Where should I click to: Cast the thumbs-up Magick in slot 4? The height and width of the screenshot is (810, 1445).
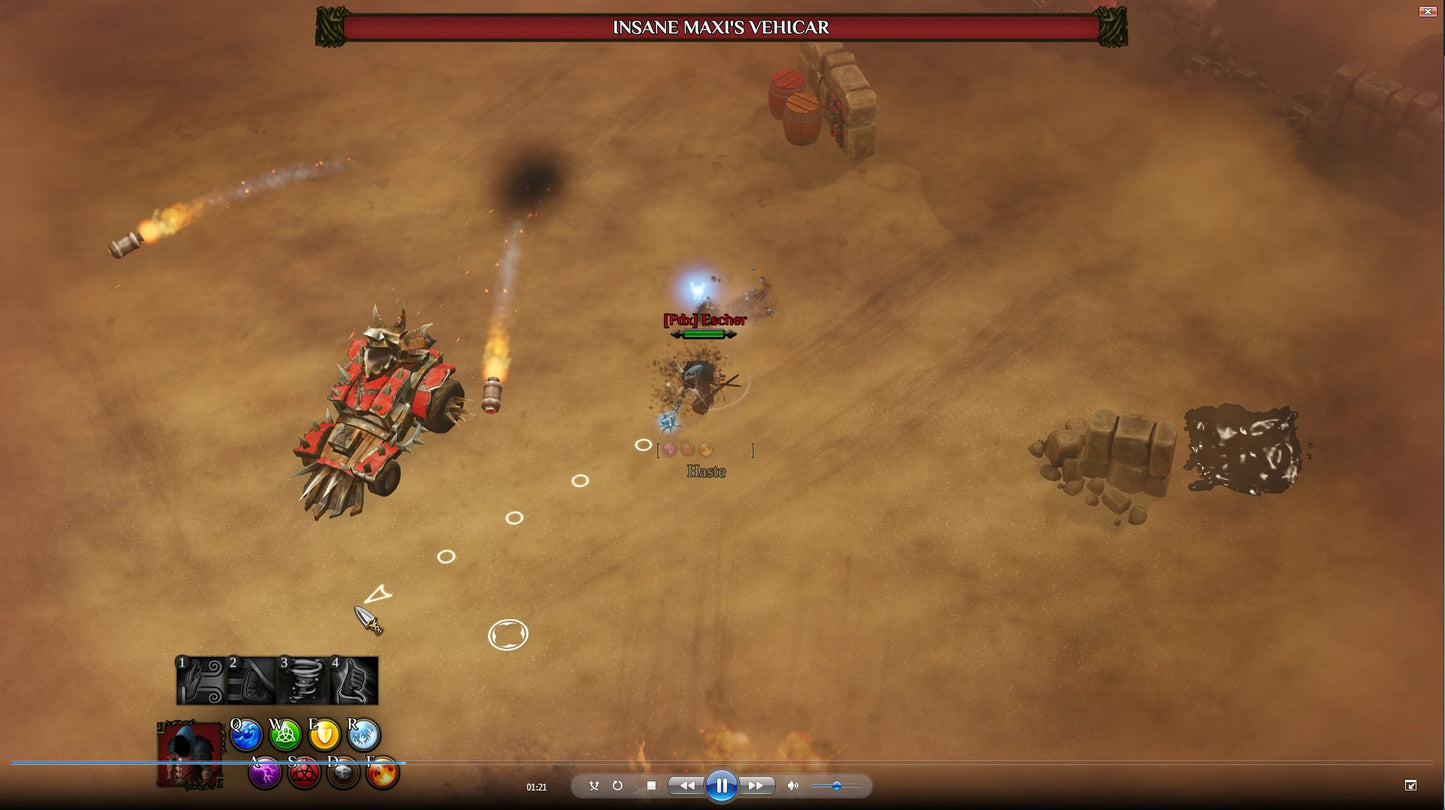(354, 680)
